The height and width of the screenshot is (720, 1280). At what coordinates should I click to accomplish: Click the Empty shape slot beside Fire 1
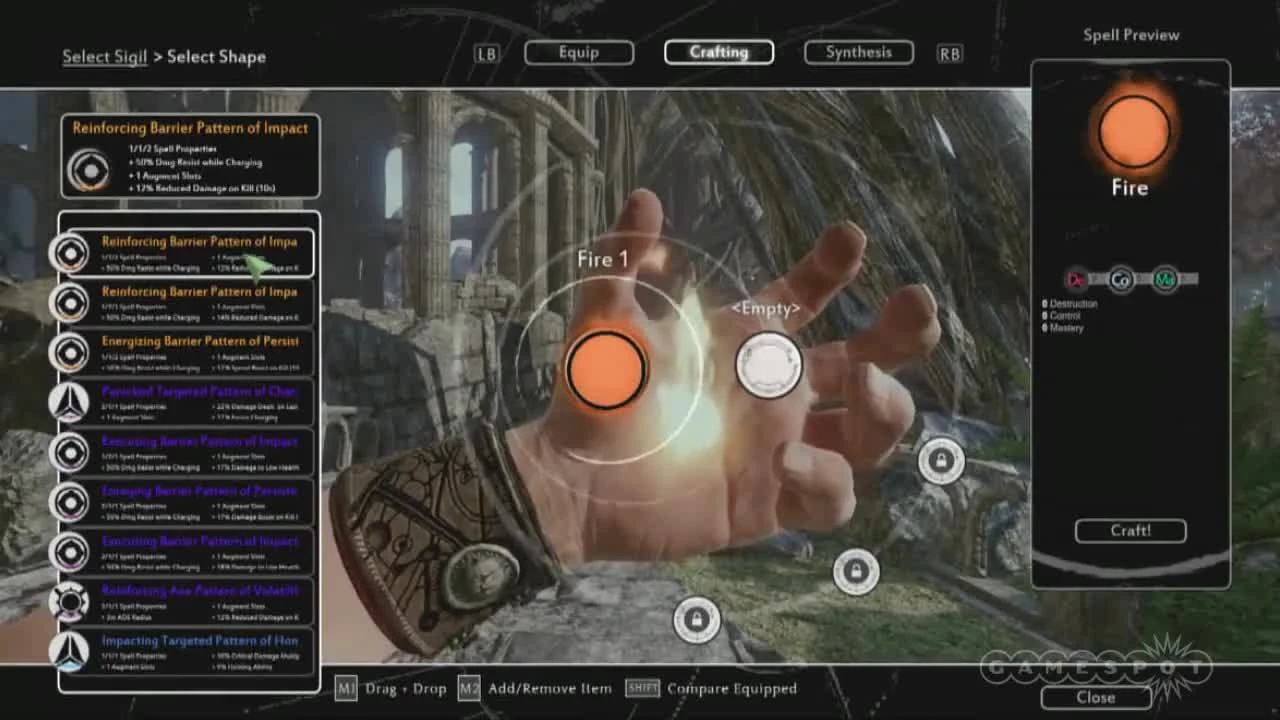[x=768, y=365]
